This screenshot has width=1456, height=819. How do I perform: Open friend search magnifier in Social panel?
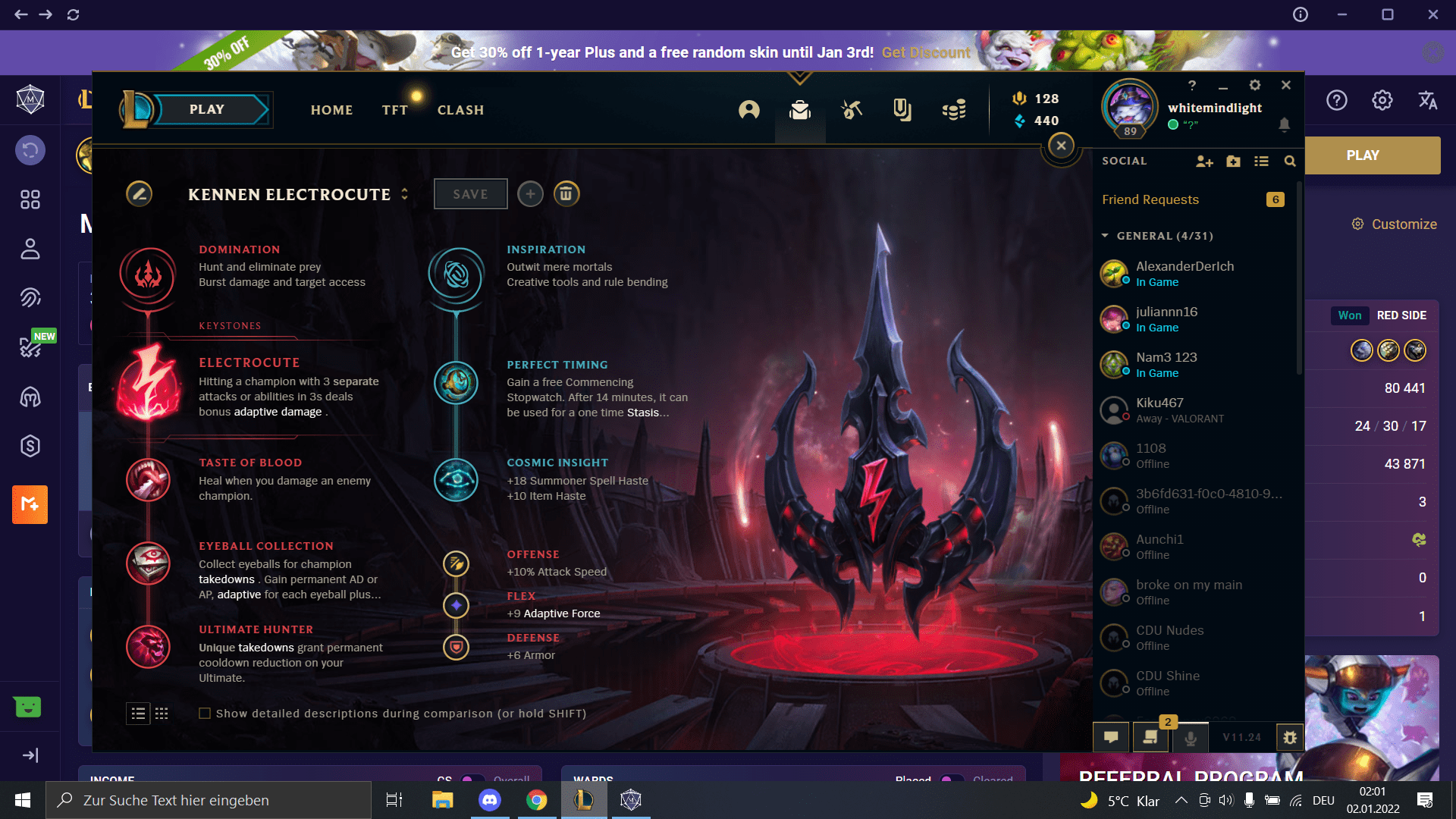[x=1291, y=162]
